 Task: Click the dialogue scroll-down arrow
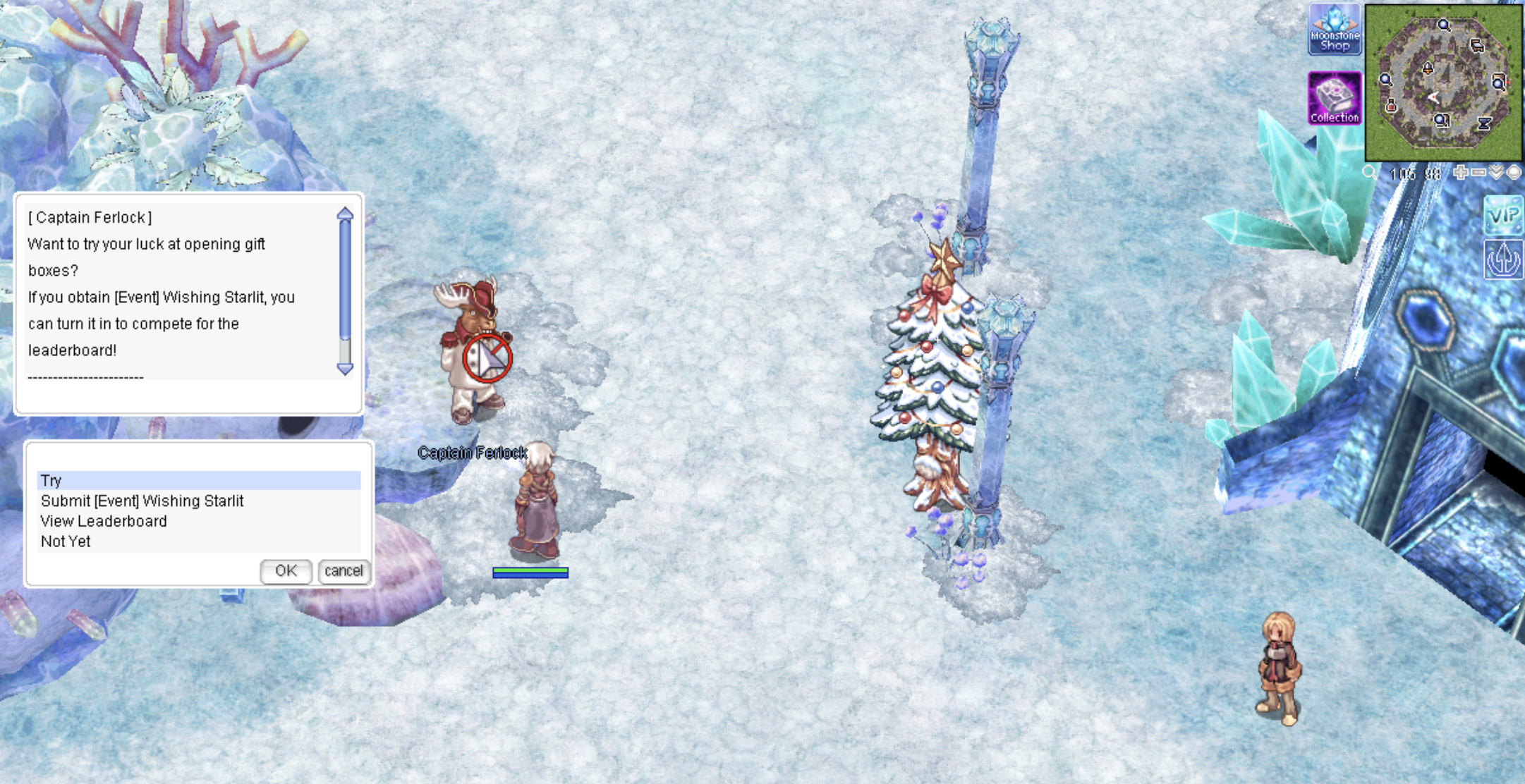click(345, 369)
